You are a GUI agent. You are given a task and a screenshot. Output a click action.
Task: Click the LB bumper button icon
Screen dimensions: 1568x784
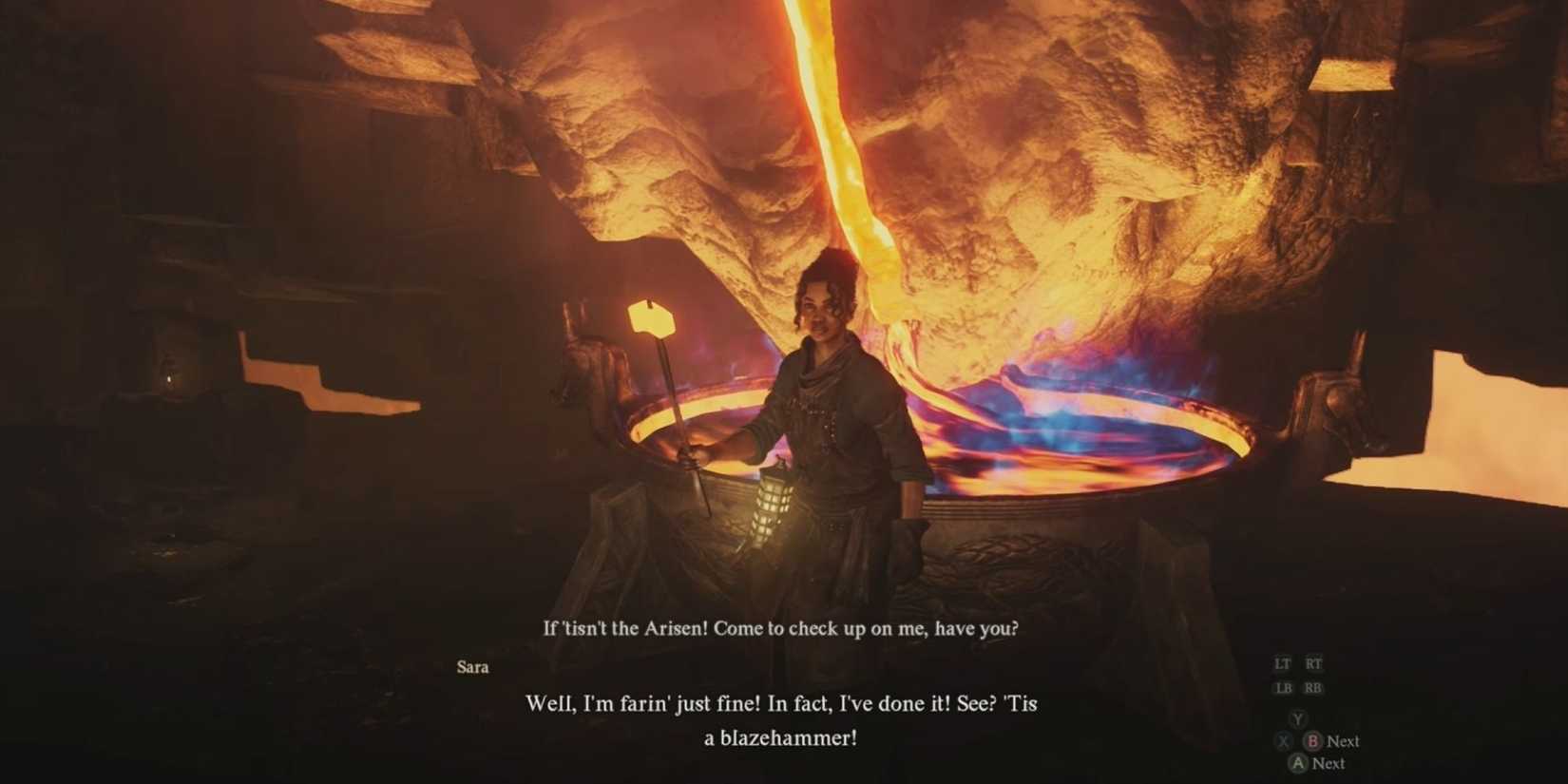pos(1284,686)
